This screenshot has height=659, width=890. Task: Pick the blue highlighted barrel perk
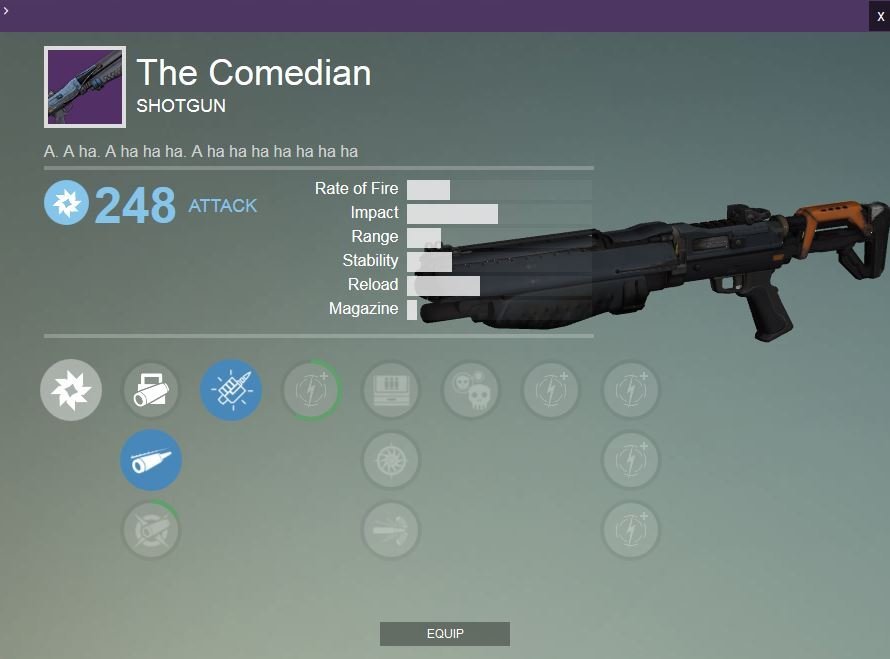click(151, 460)
